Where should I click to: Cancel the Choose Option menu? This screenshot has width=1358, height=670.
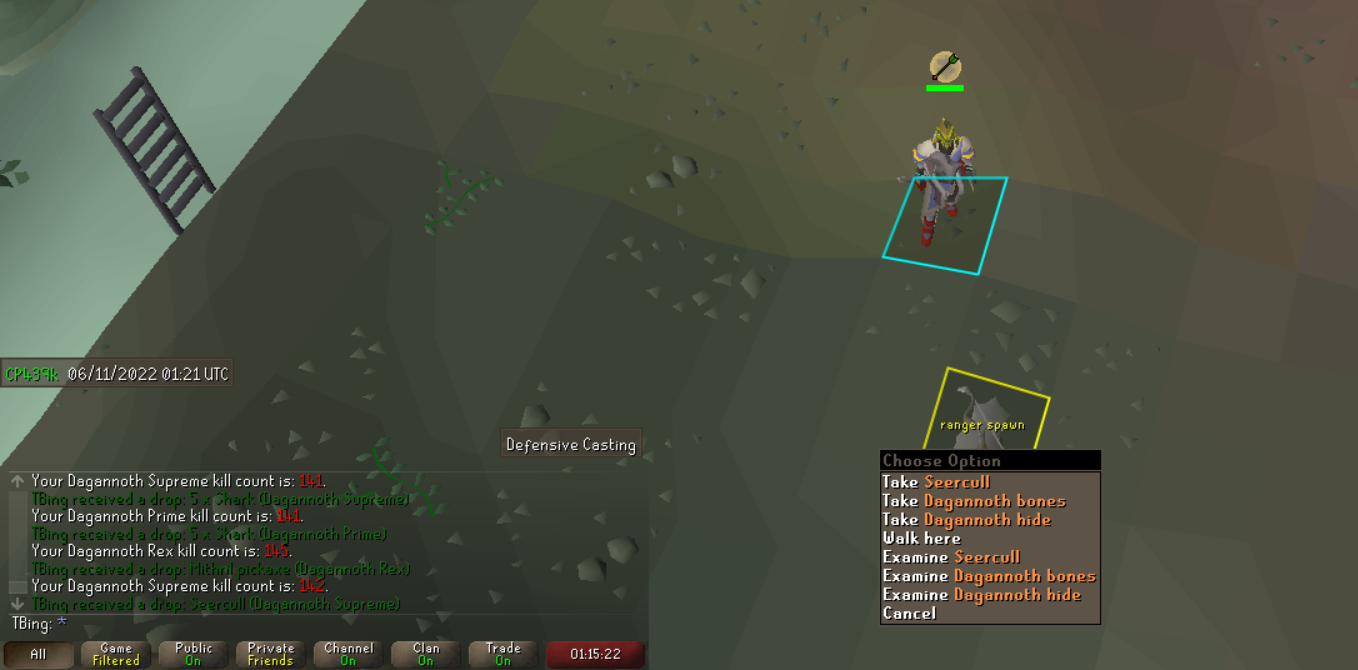909,613
